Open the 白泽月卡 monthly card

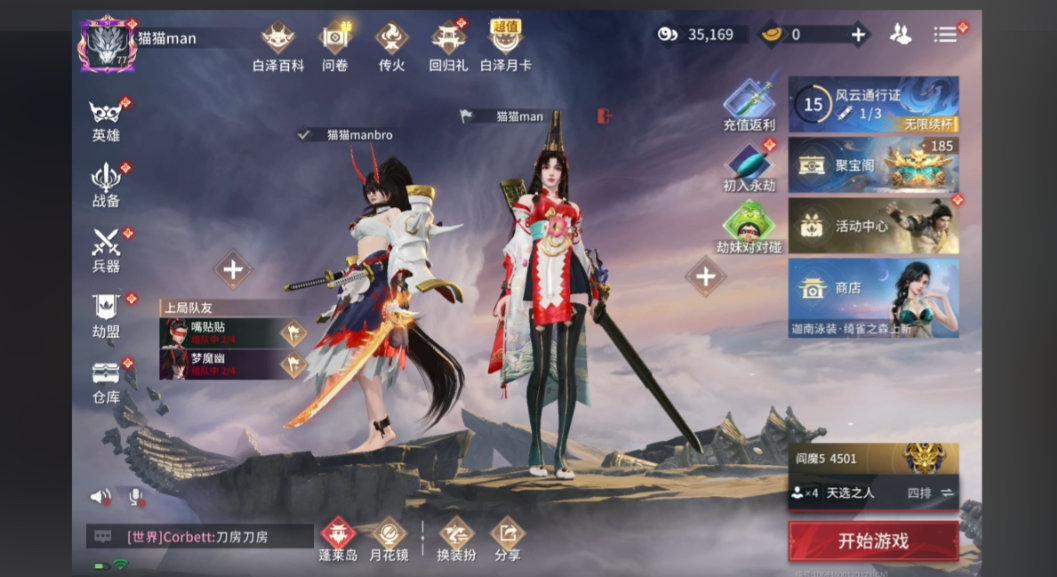[506, 46]
